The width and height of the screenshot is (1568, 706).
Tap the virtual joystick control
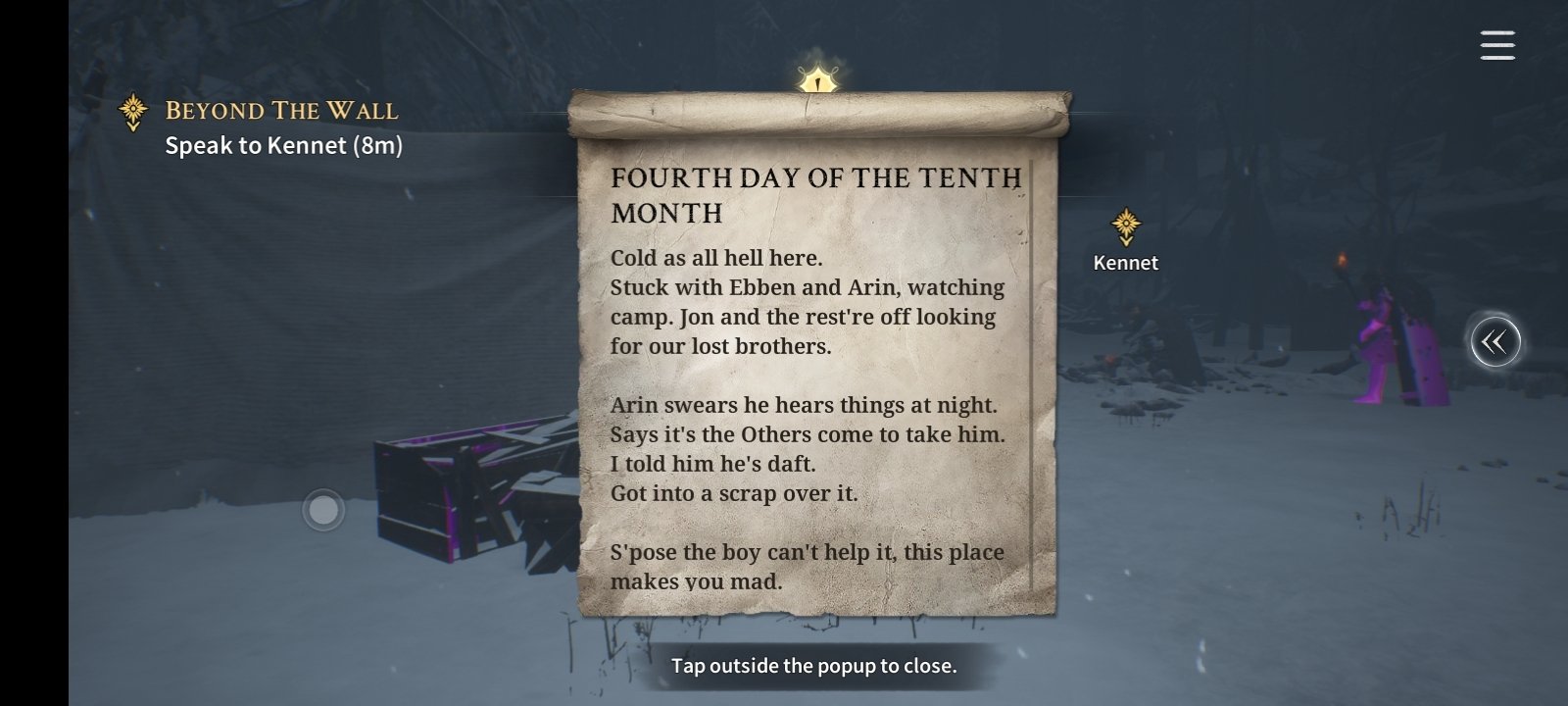click(323, 510)
